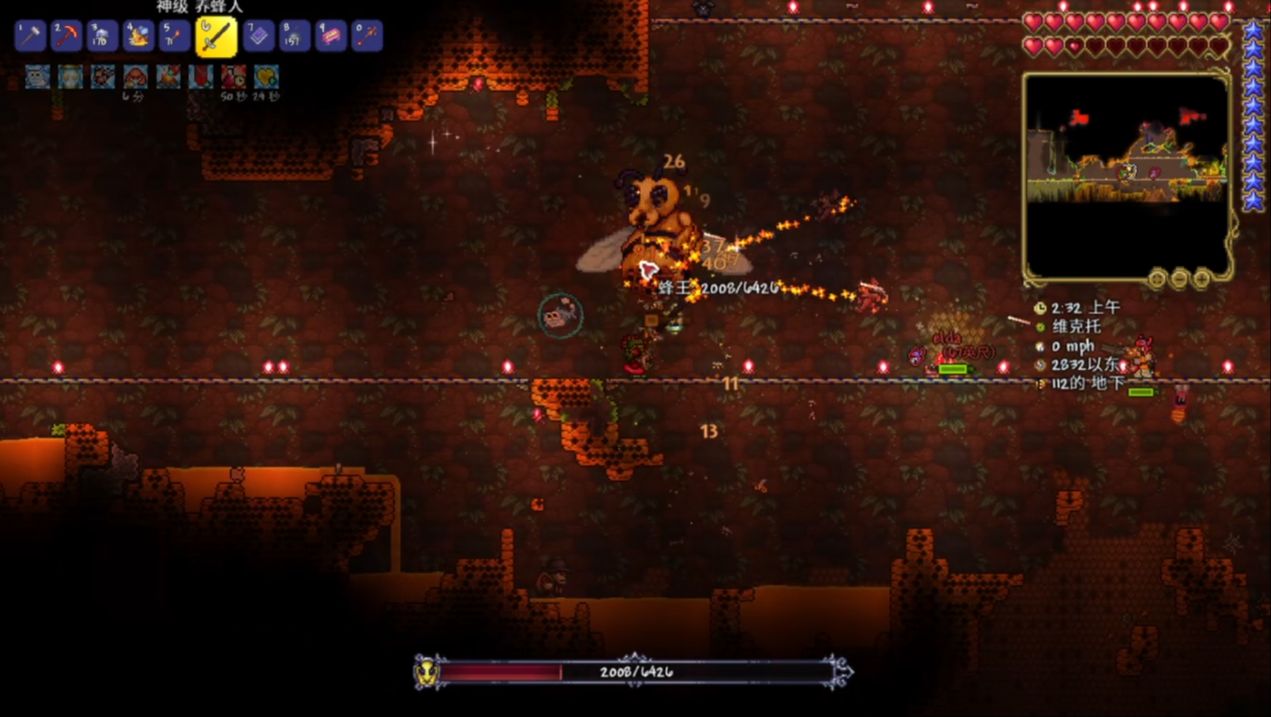Select the stack of 157 in slot 8
This screenshot has width=1271, height=717.
tap(294, 36)
